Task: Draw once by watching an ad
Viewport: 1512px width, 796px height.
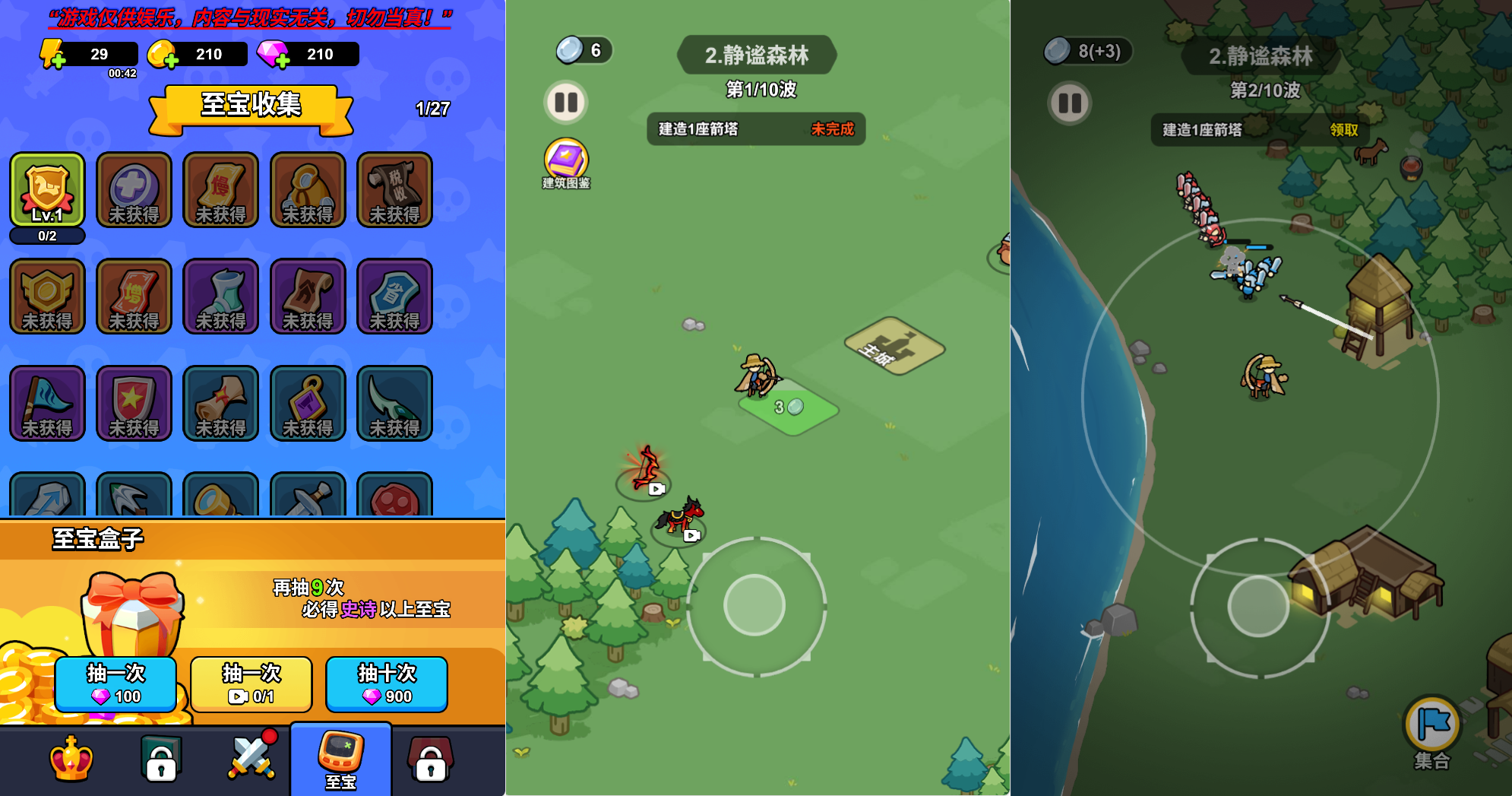Action: 251,684
